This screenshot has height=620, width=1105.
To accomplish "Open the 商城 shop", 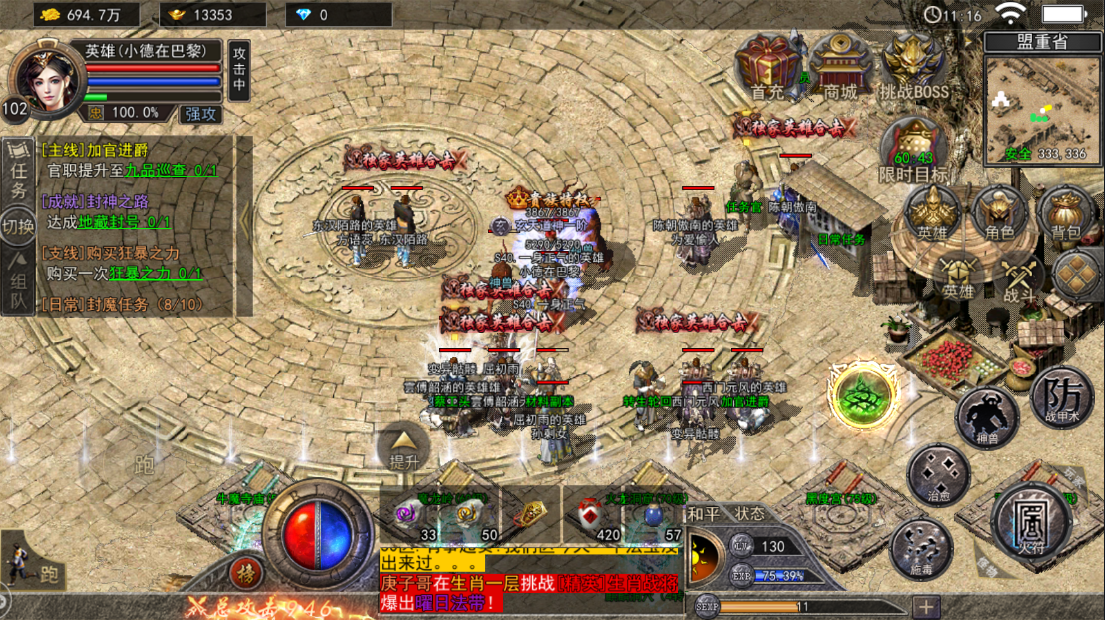I will (840, 66).
